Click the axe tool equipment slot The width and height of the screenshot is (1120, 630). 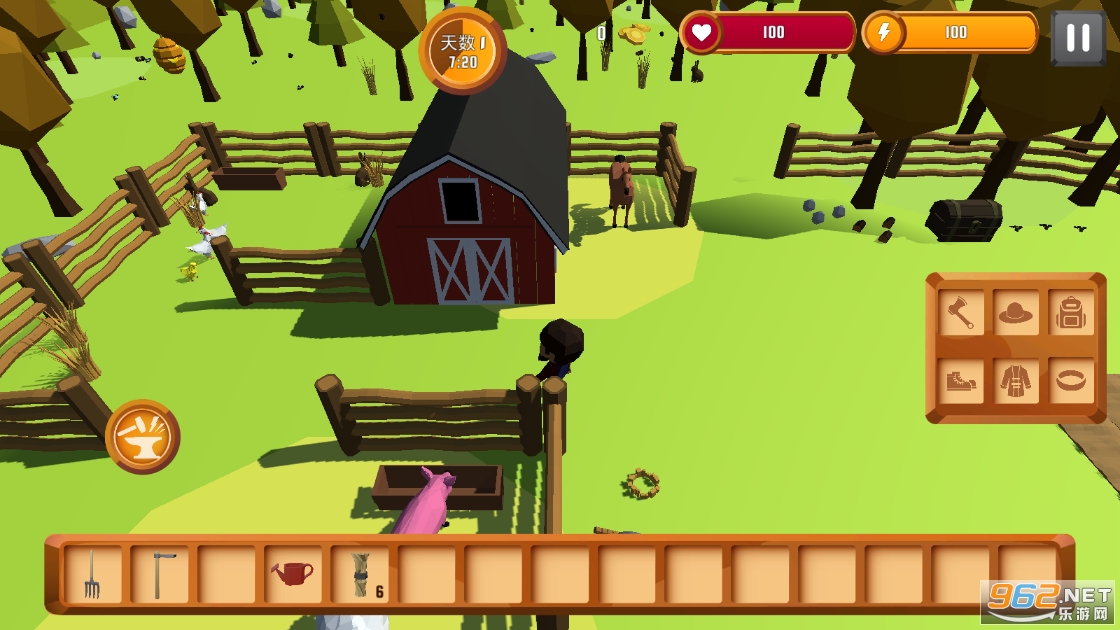(961, 313)
